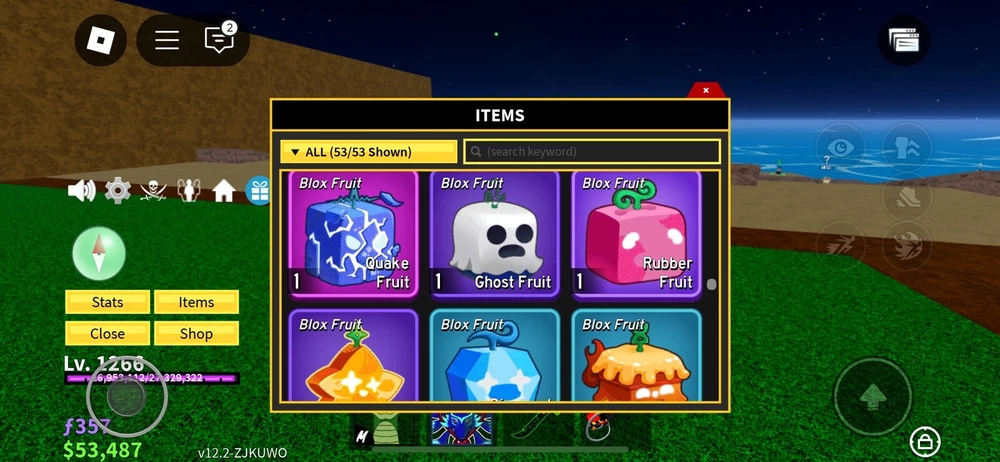The image size is (1000, 462).
Task: Open Roblox chat with two notifications
Action: point(219,40)
